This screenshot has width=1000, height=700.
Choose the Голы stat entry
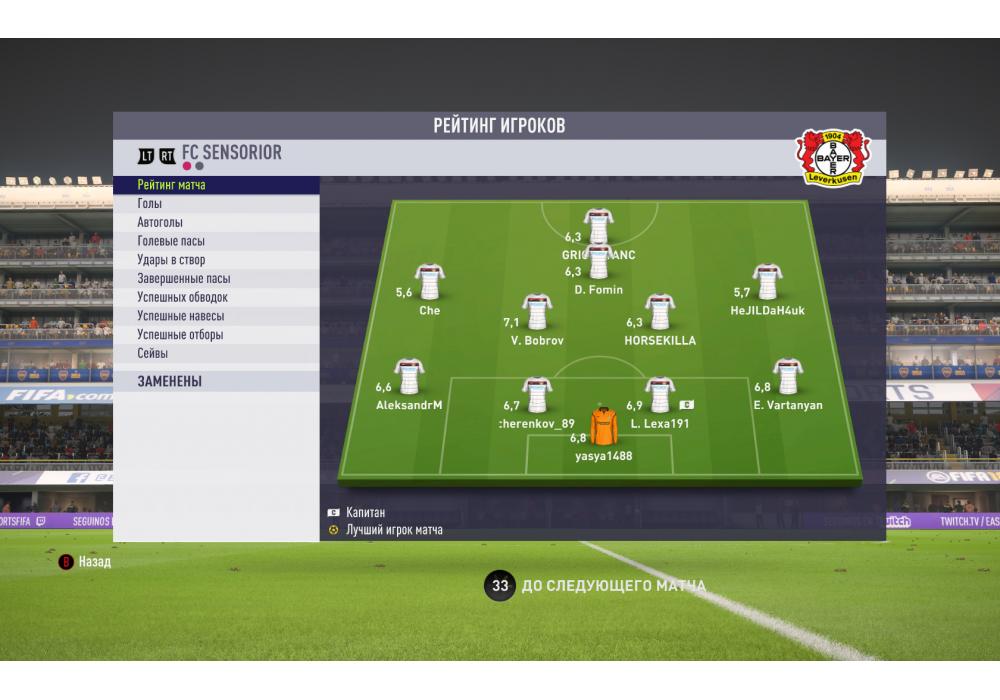(216, 204)
